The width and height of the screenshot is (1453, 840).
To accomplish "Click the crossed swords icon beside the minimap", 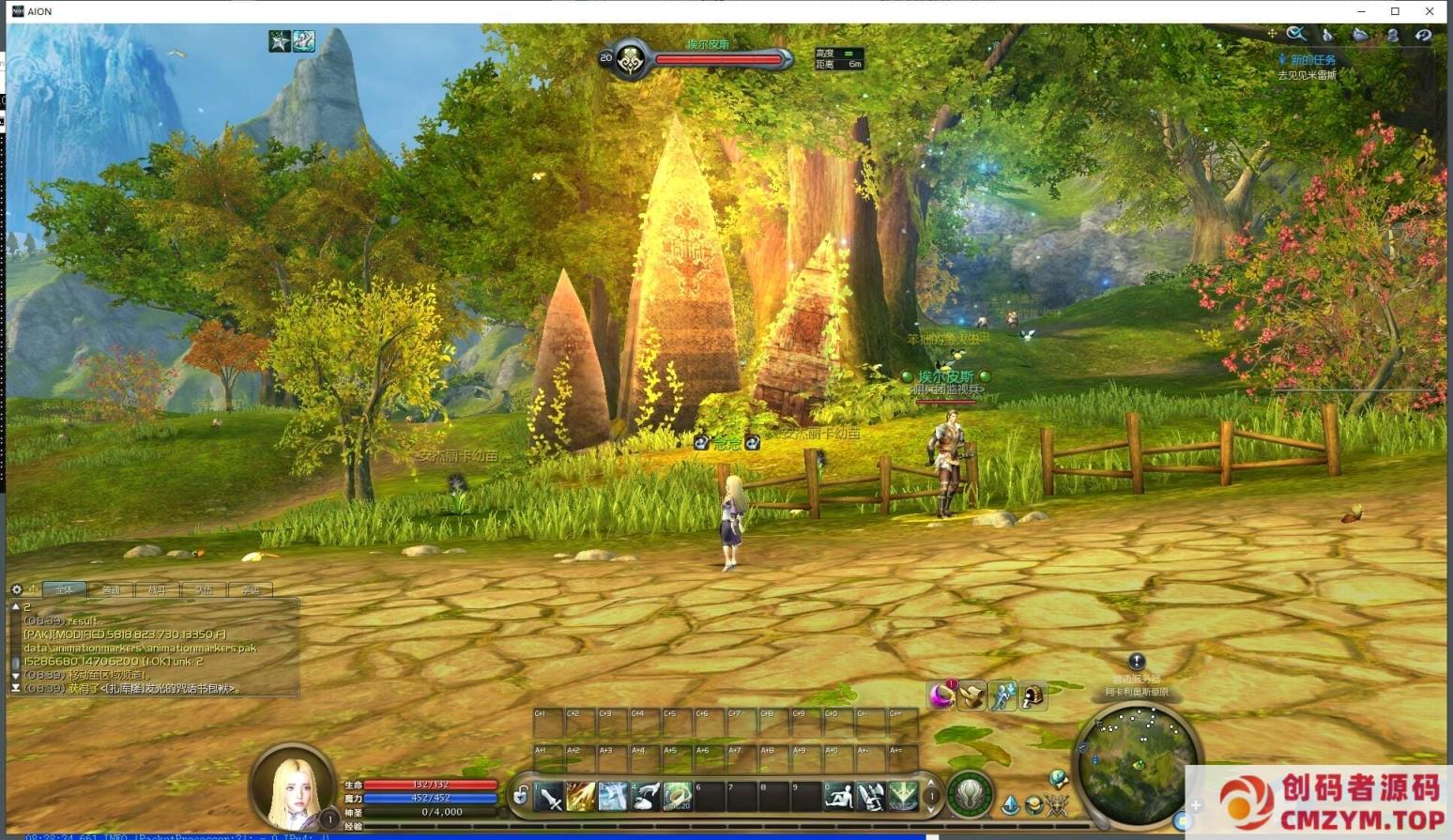I will 1057,805.
